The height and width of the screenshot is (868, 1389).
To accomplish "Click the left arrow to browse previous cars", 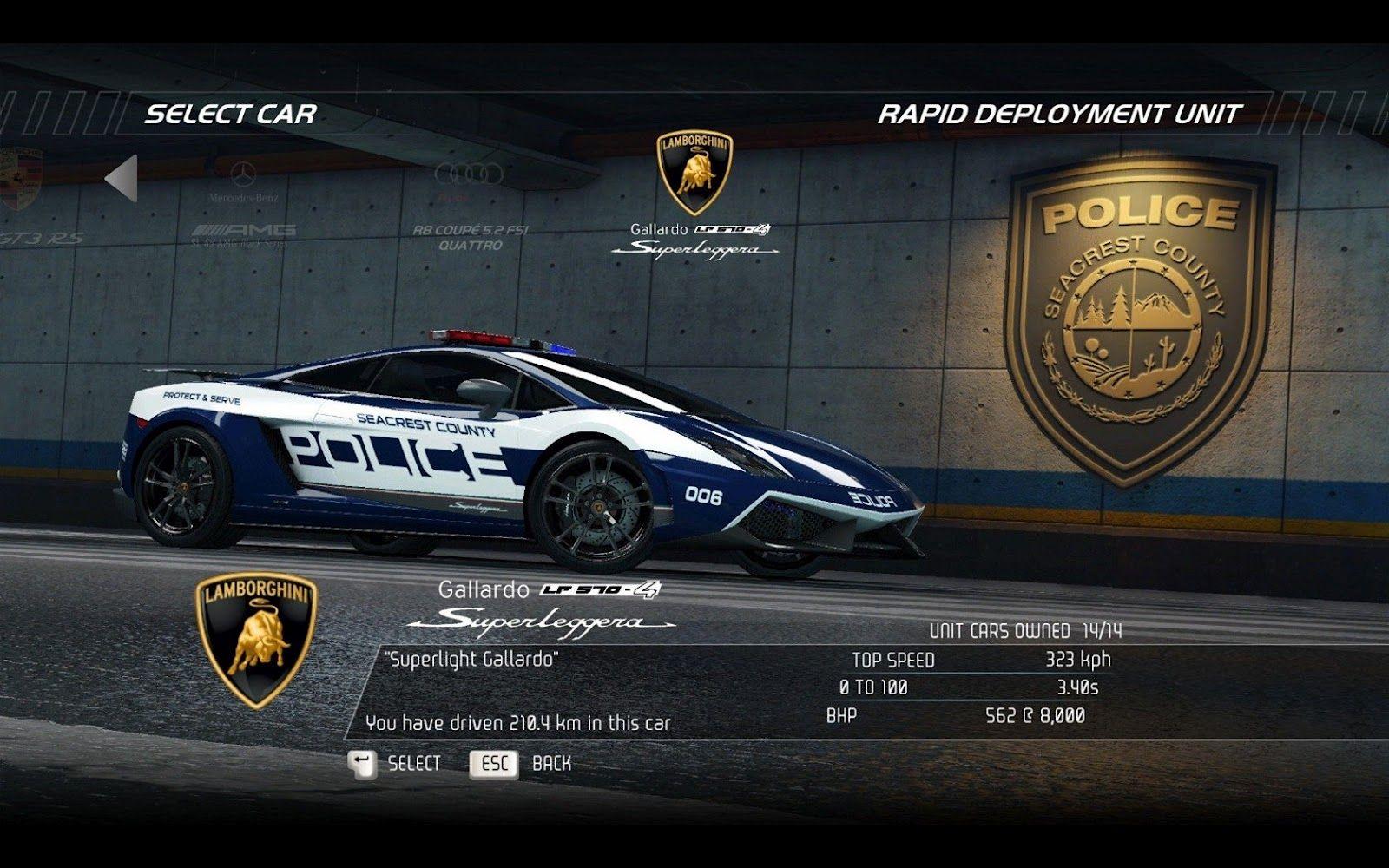I will click(x=122, y=179).
